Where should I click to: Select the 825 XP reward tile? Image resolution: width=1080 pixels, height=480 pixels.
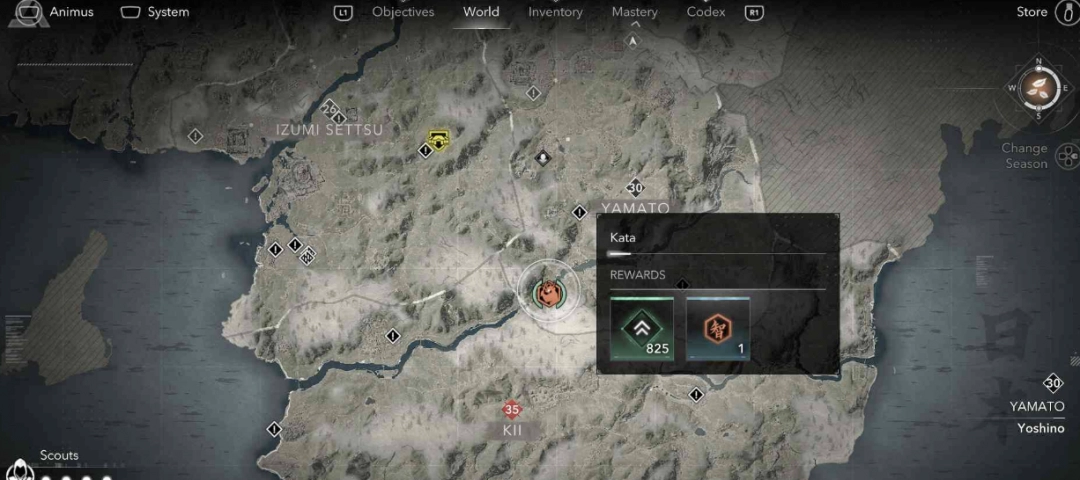coord(642,328)
